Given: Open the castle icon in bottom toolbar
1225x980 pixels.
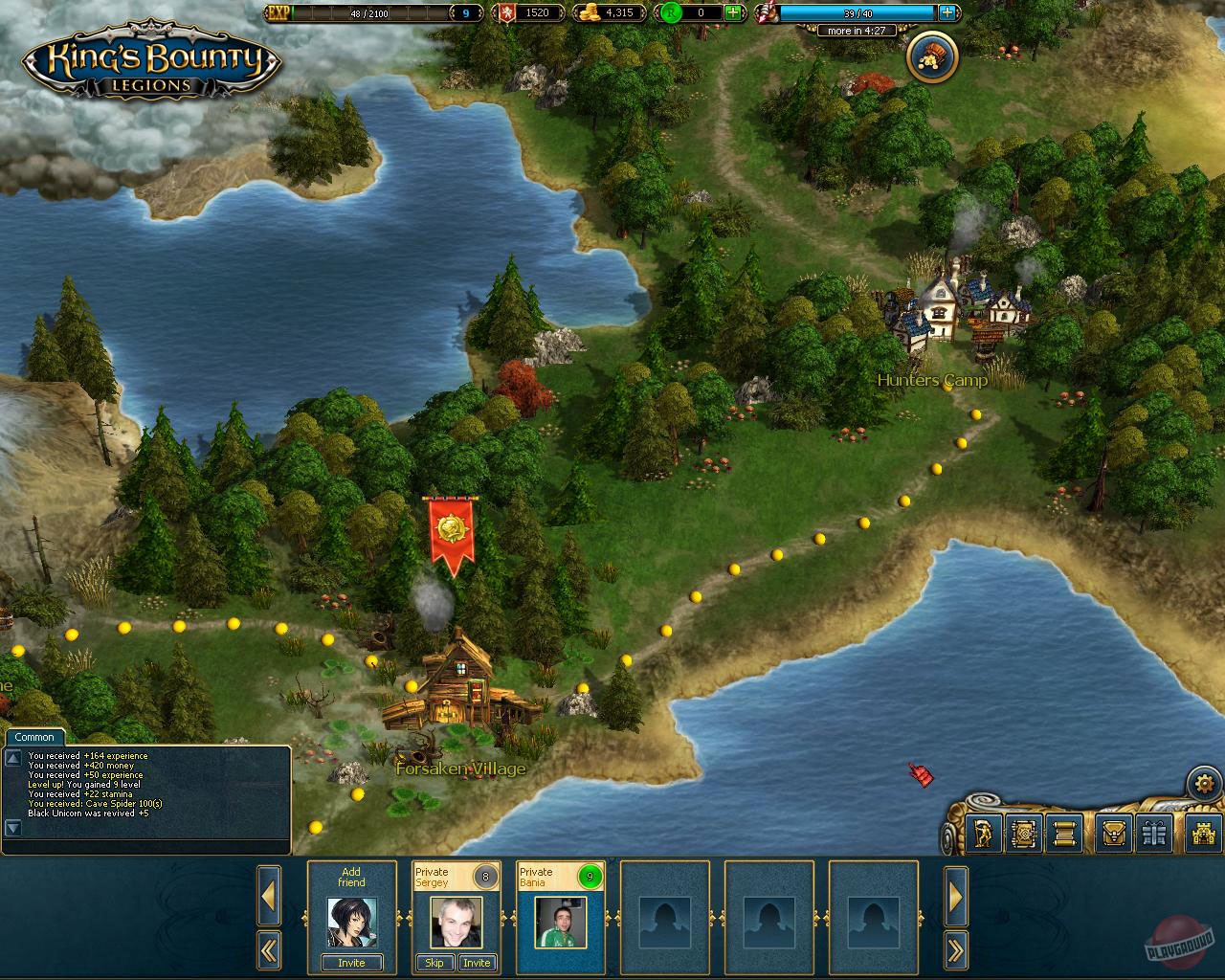Looking at the screenshot, I should [1202, 834].
